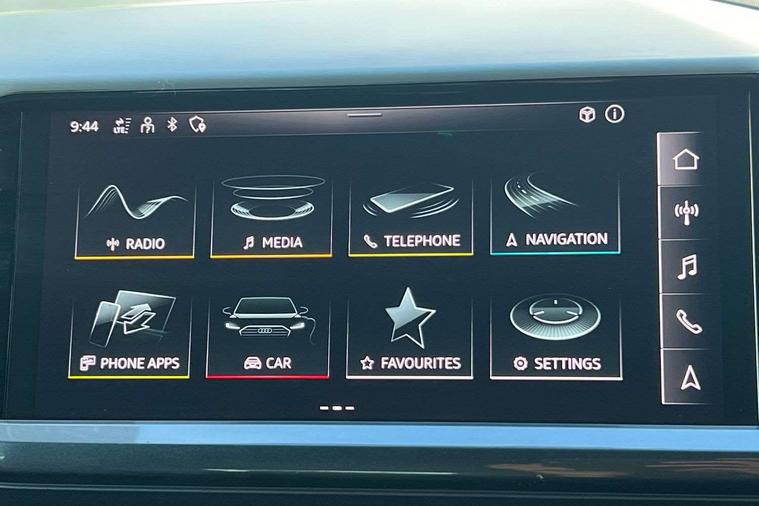Click the page indicator dashes
Viewport: 759px width, 506px height.
coord(337,408)
